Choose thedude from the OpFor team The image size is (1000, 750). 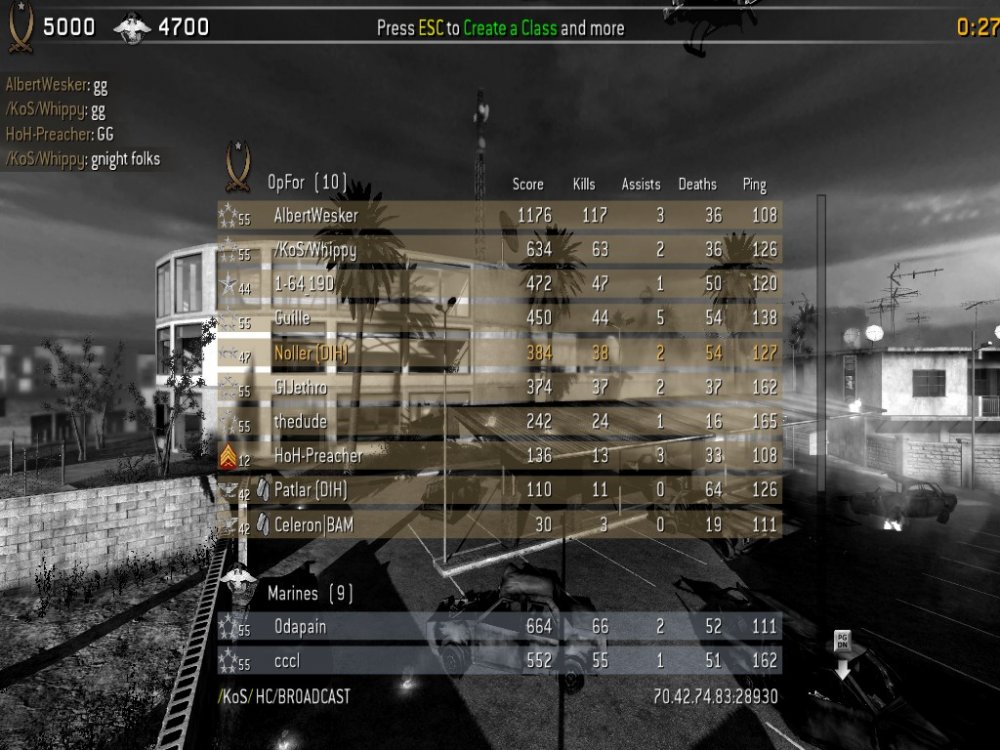coord(498,422)
